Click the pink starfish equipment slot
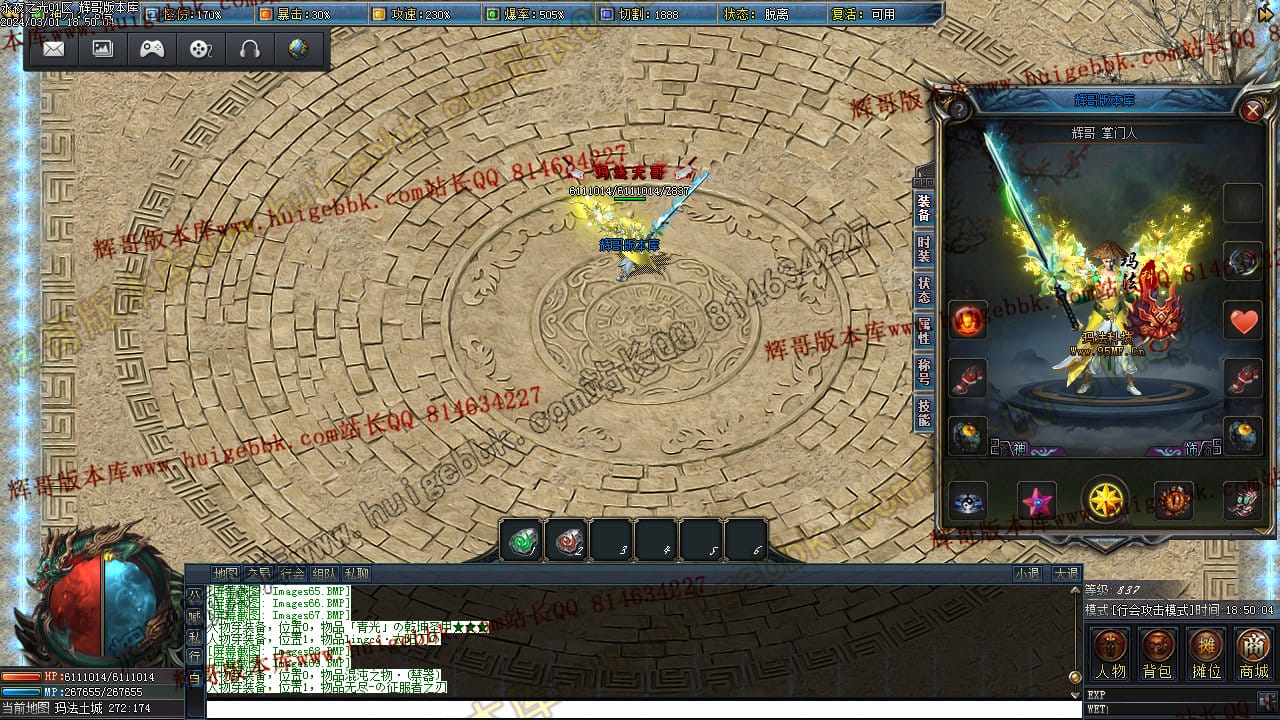This screenshot has height=720, width=1280. click(1037, 500)
